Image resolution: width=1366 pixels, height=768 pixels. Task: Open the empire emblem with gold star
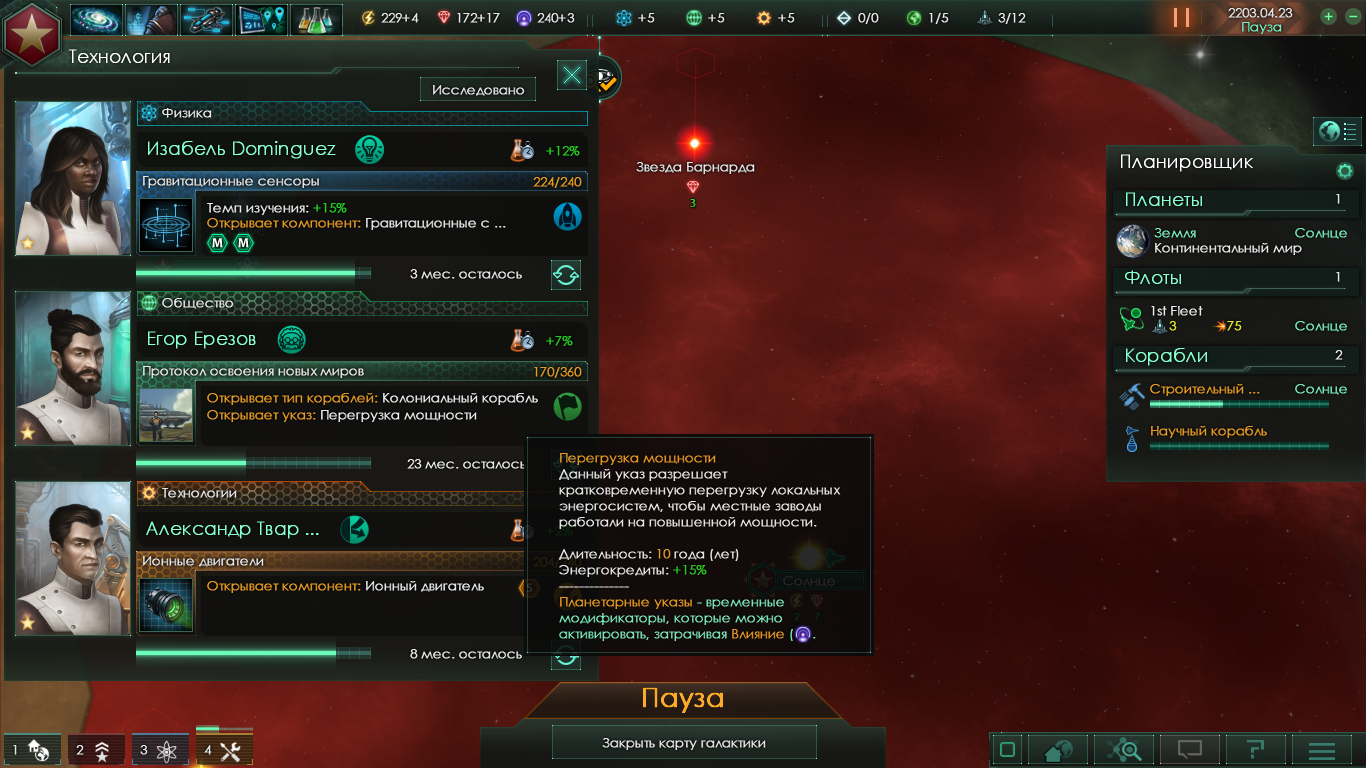(33, 33)
